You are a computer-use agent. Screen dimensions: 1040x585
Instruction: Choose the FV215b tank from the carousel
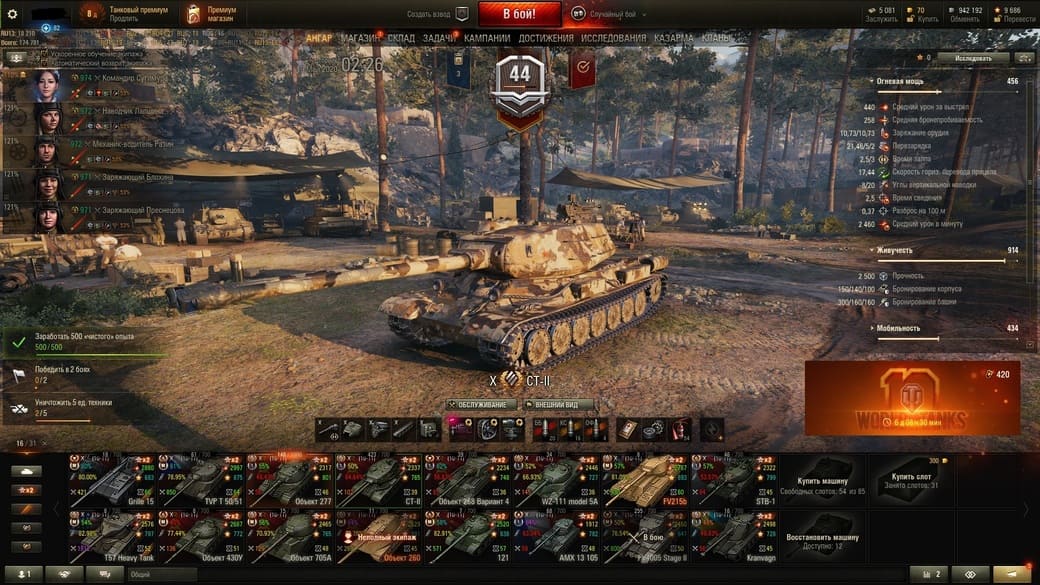point(640,478)
